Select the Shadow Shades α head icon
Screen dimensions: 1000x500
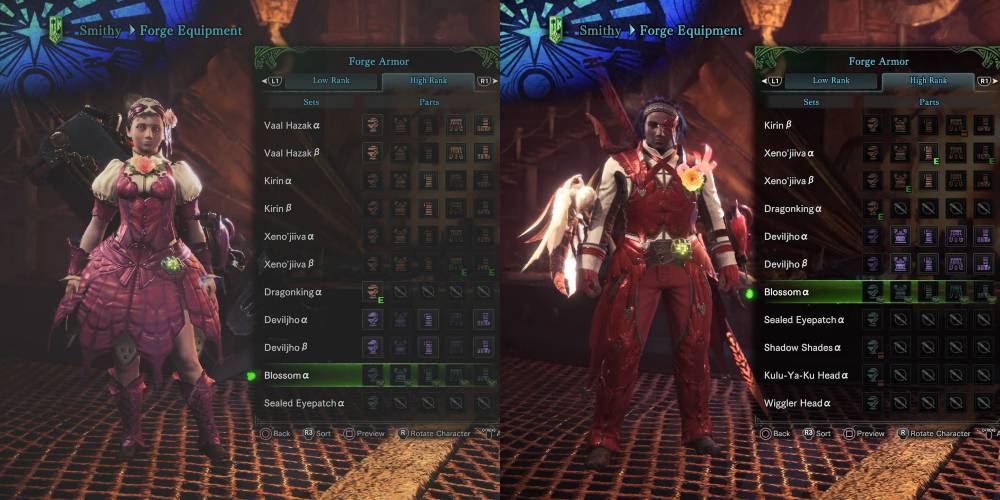[x=873, y=348]
